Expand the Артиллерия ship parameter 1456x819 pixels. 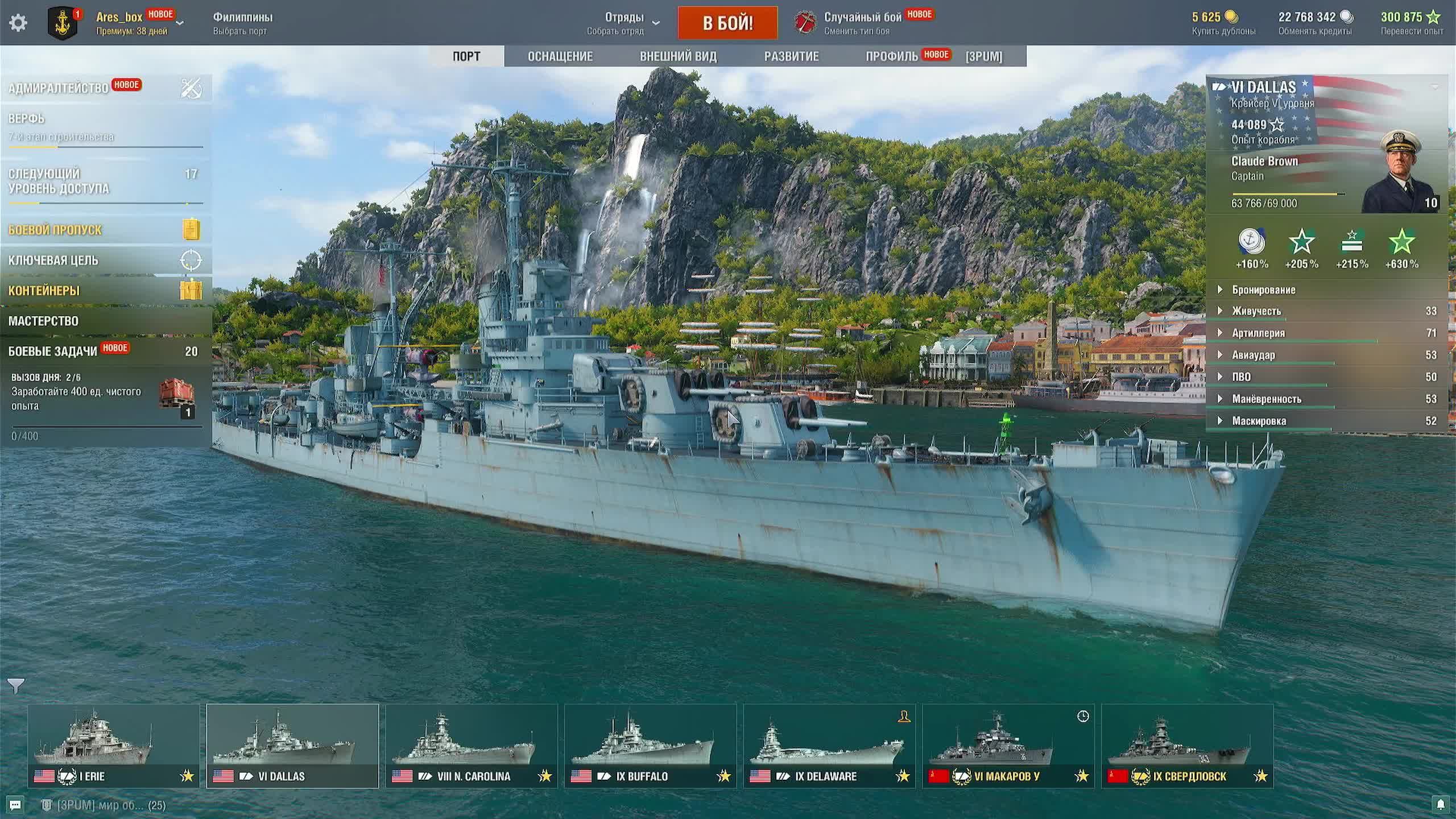click(1258, 333)
